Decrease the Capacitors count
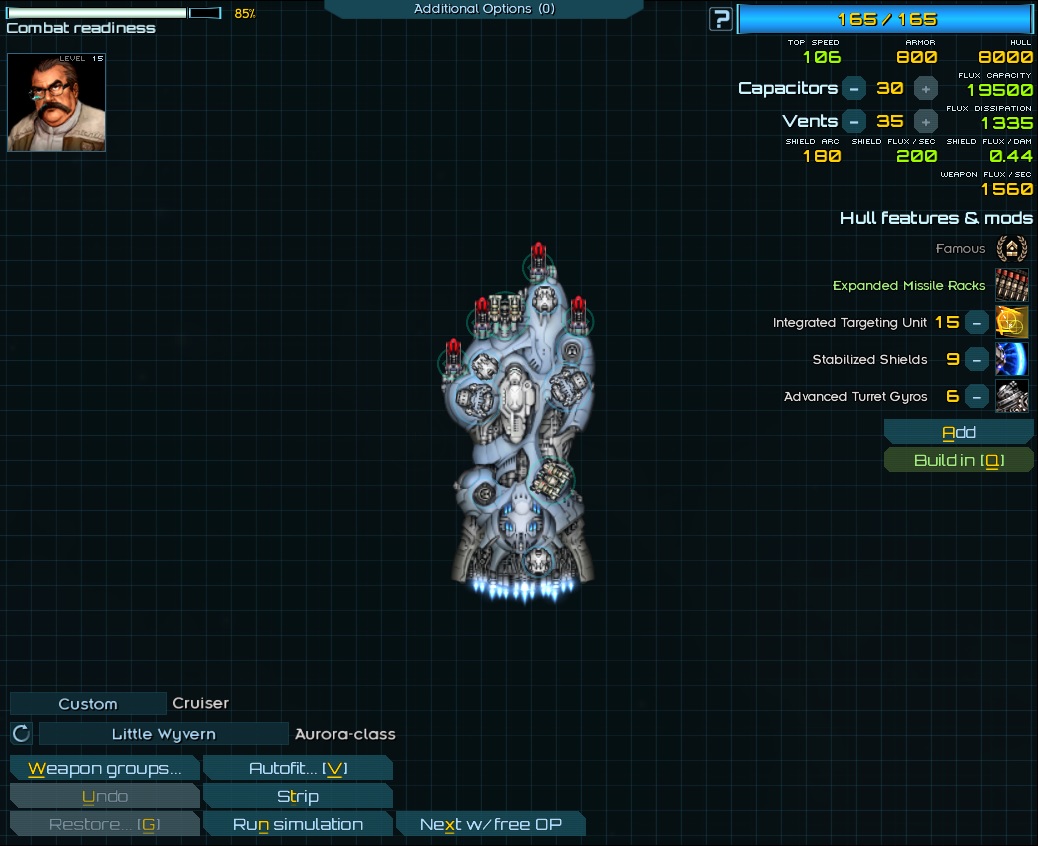 853,88
